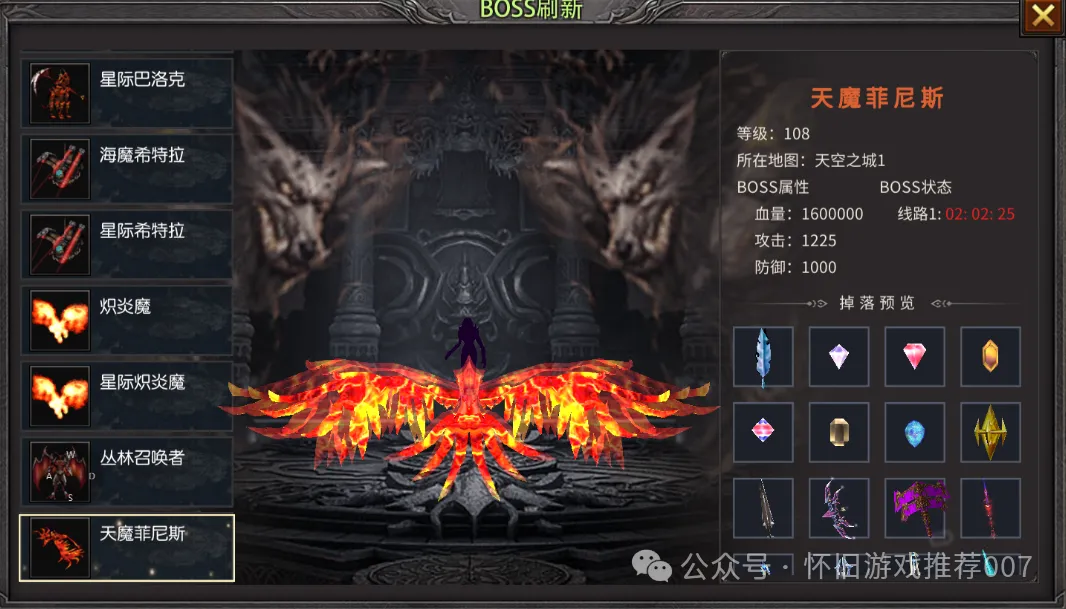Select the tan octagonal gem drop
Screen dimensions: 1066x609
(x=839, y=432)
